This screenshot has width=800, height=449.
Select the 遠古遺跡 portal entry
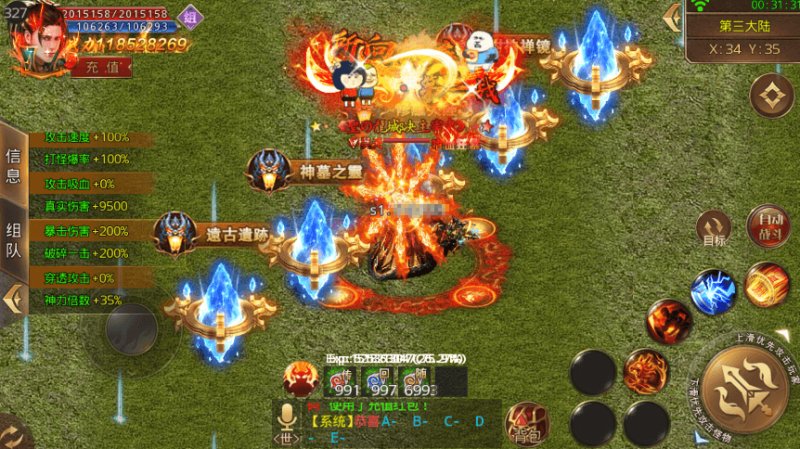[x=218, y=236]
